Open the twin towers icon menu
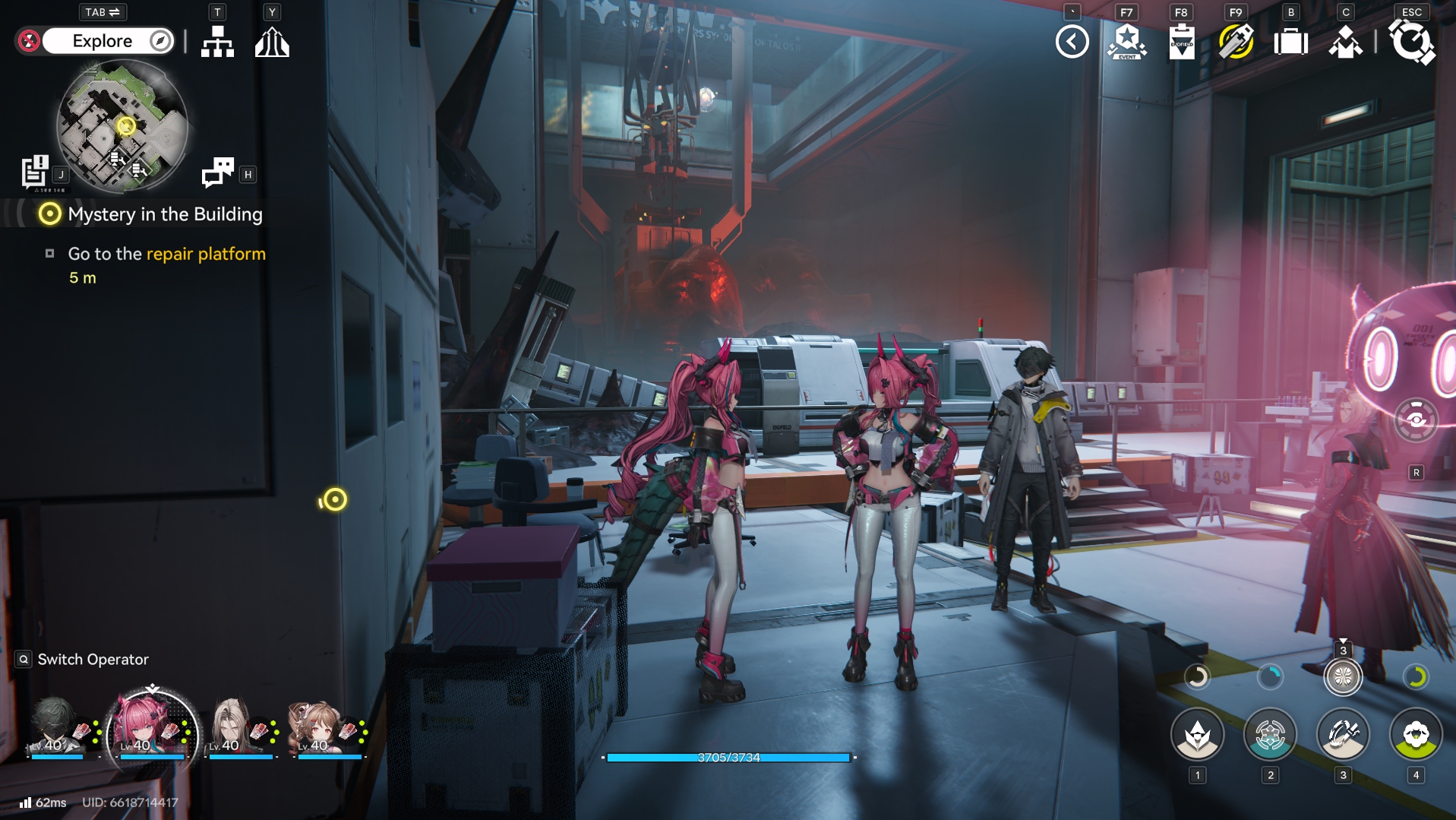Viewport: 1456px width, 820px height. tap(272, 42)
